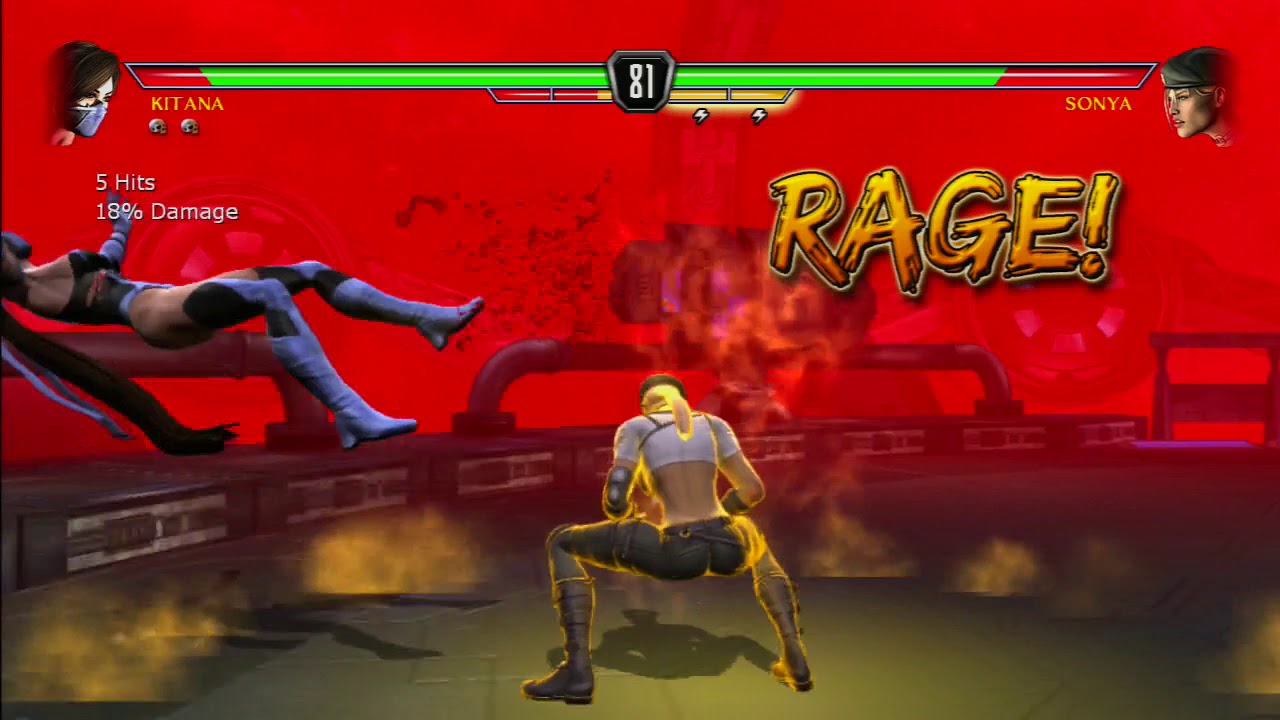Image resolution: width=1280 pixels, height=720 pixels.
Task: Select the first skull icon under KITANA
Action: [x=156, y=127]
